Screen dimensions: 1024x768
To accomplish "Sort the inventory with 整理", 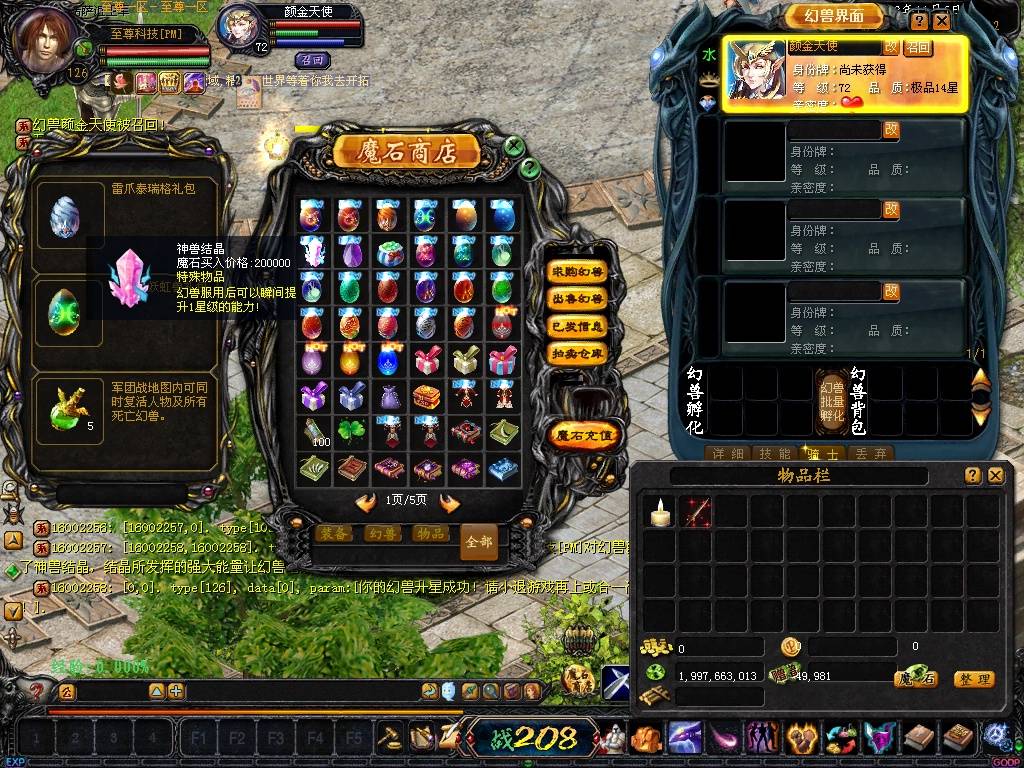I will [x=973, y=679].
